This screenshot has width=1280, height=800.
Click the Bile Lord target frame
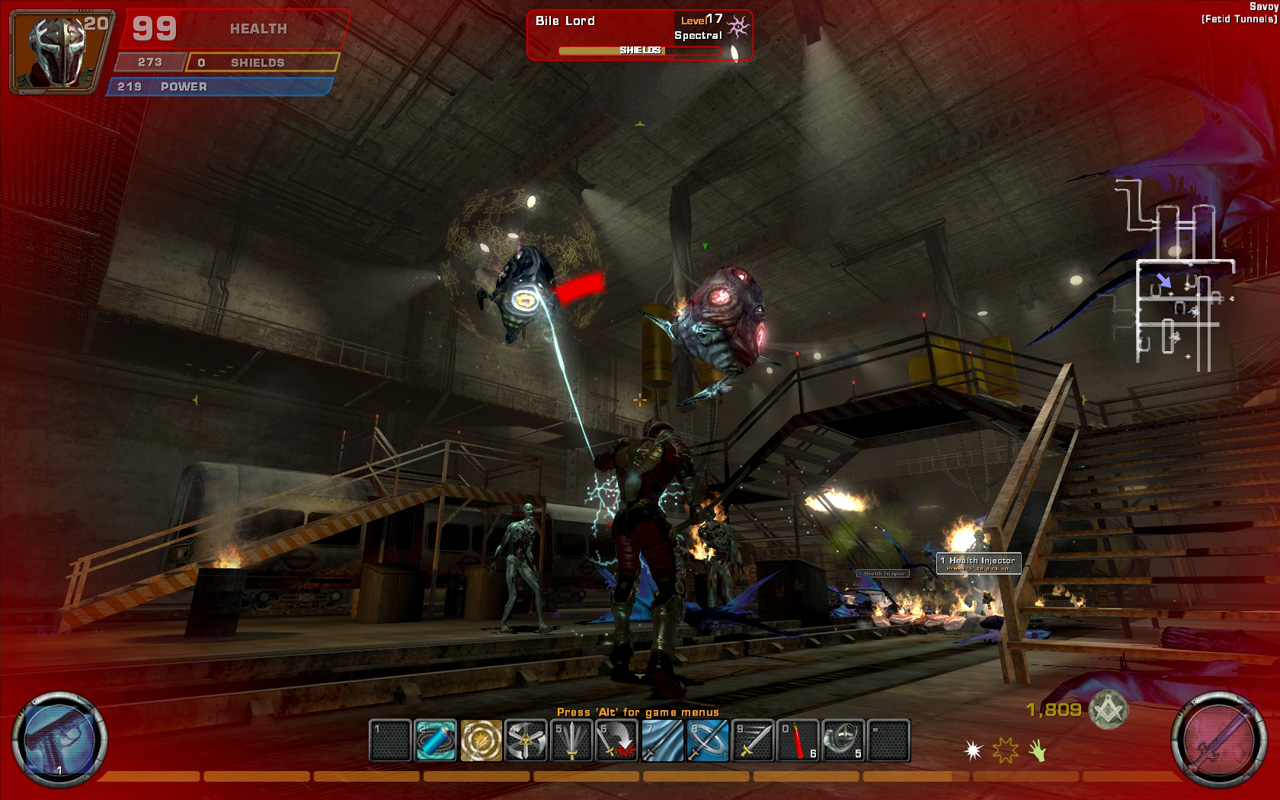639,35
